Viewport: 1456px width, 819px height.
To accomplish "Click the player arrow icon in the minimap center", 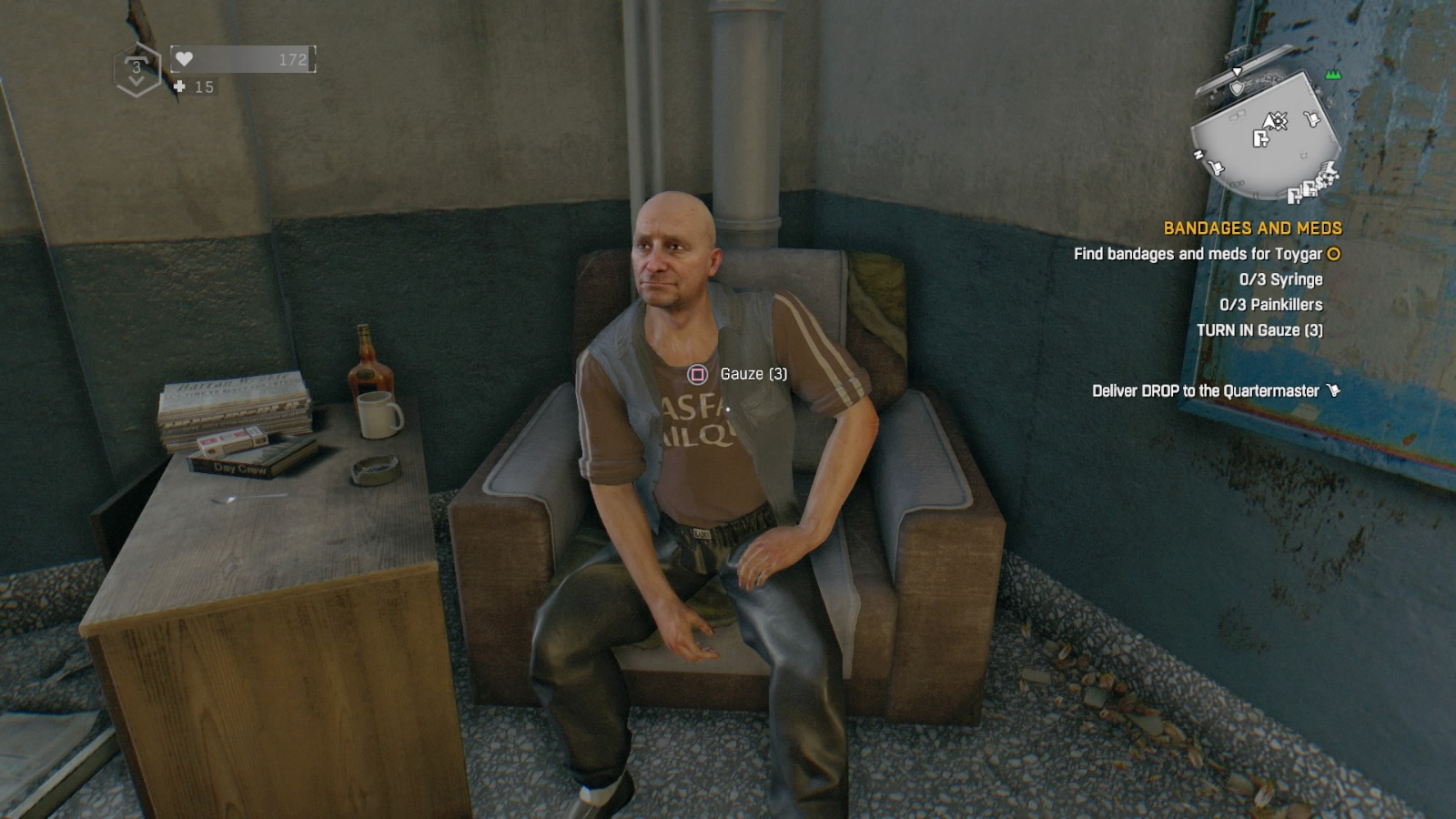I will [x=1269, y=122].
